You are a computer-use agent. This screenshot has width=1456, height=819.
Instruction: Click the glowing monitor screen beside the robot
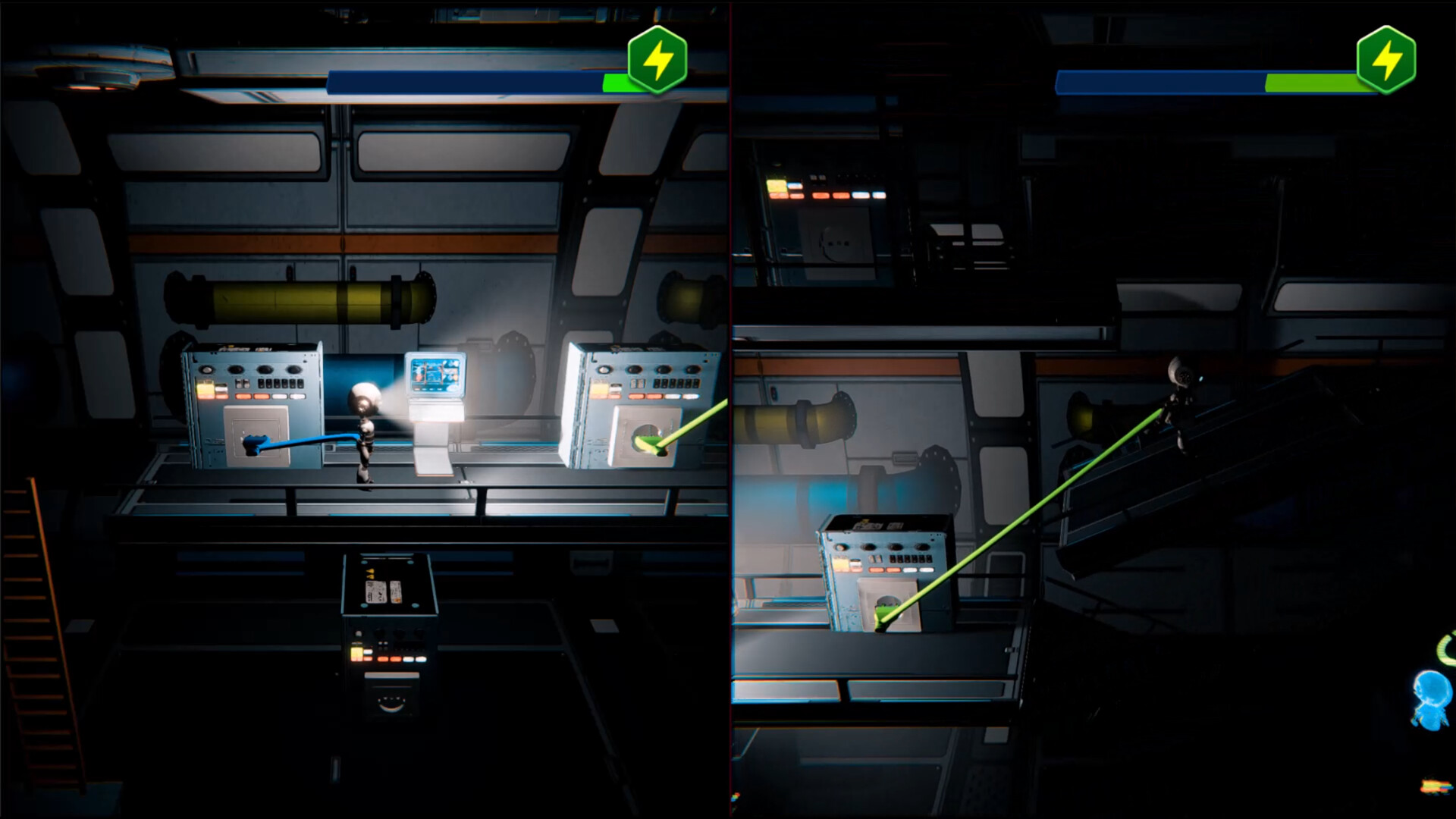pyautogui.click(x=438, y=375)
